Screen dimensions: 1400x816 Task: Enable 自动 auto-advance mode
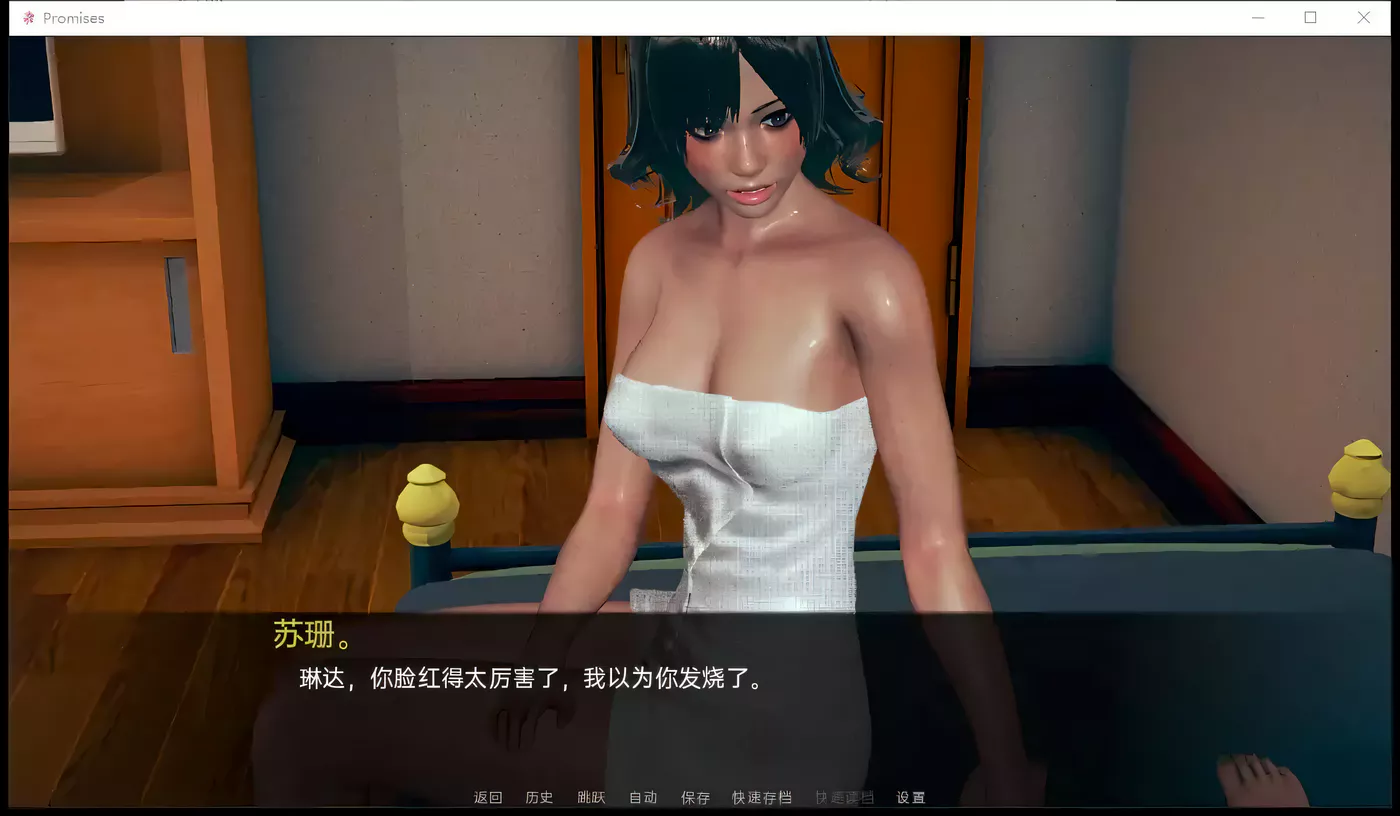tap(643, 797)
